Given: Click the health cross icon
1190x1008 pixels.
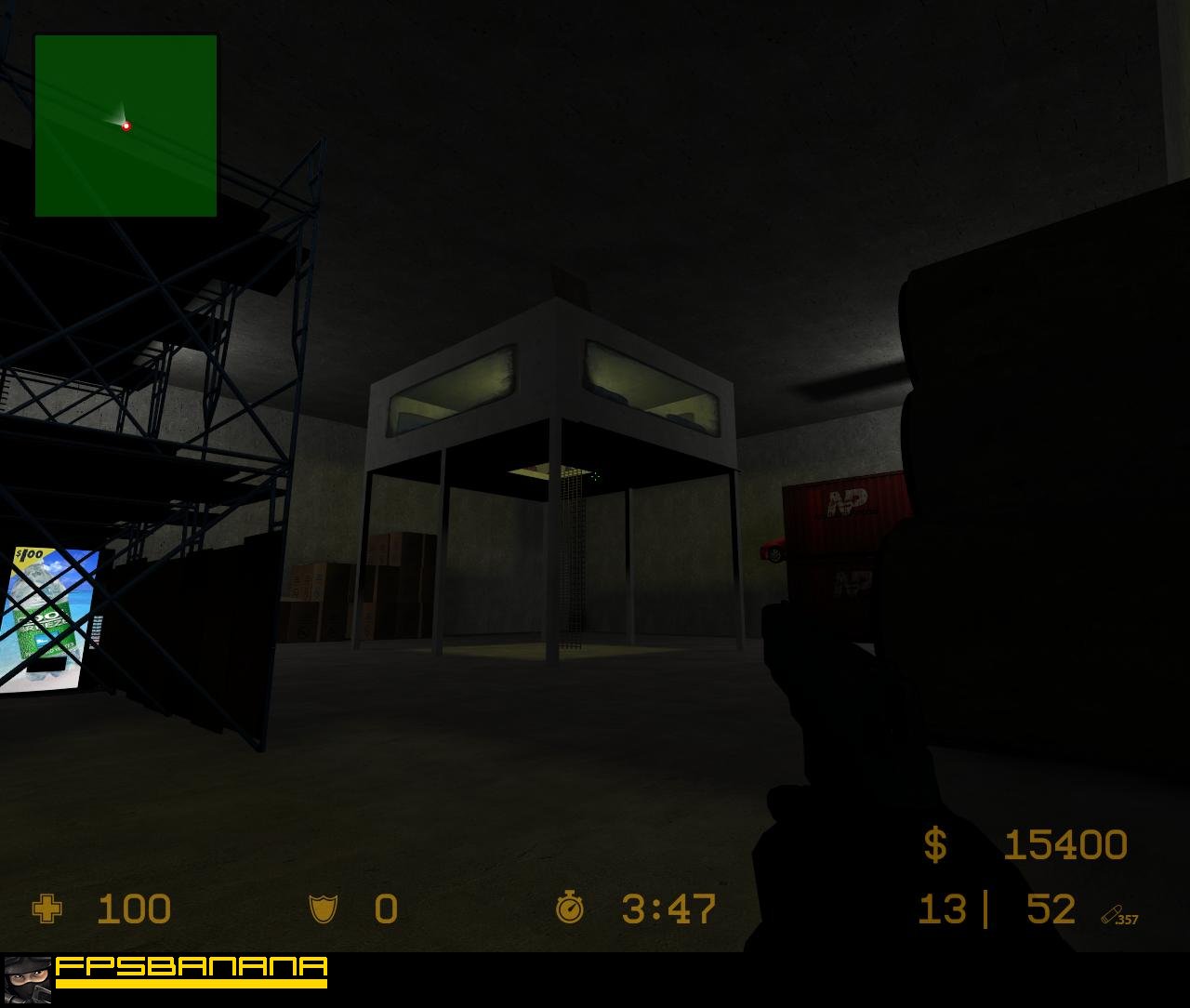Looking at the screenshot, I should (x=47, y=909).
